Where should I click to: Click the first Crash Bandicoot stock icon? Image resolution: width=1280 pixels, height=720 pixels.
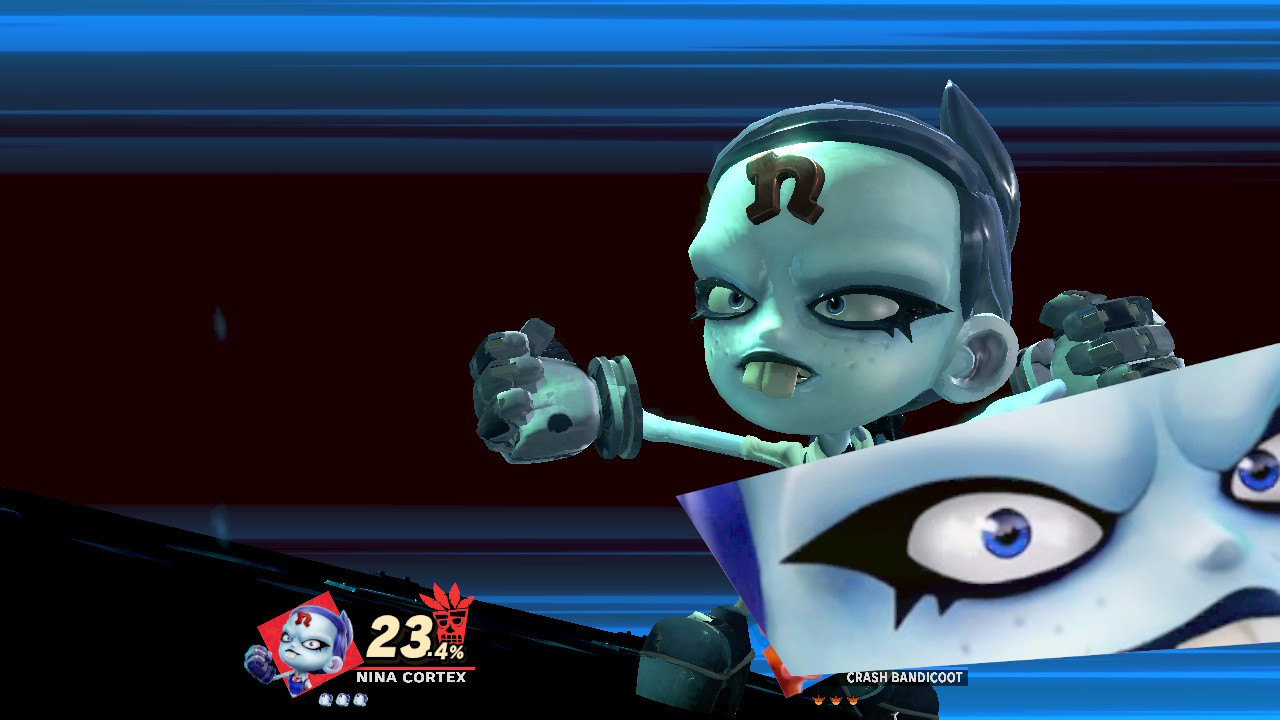pos(820,700)
